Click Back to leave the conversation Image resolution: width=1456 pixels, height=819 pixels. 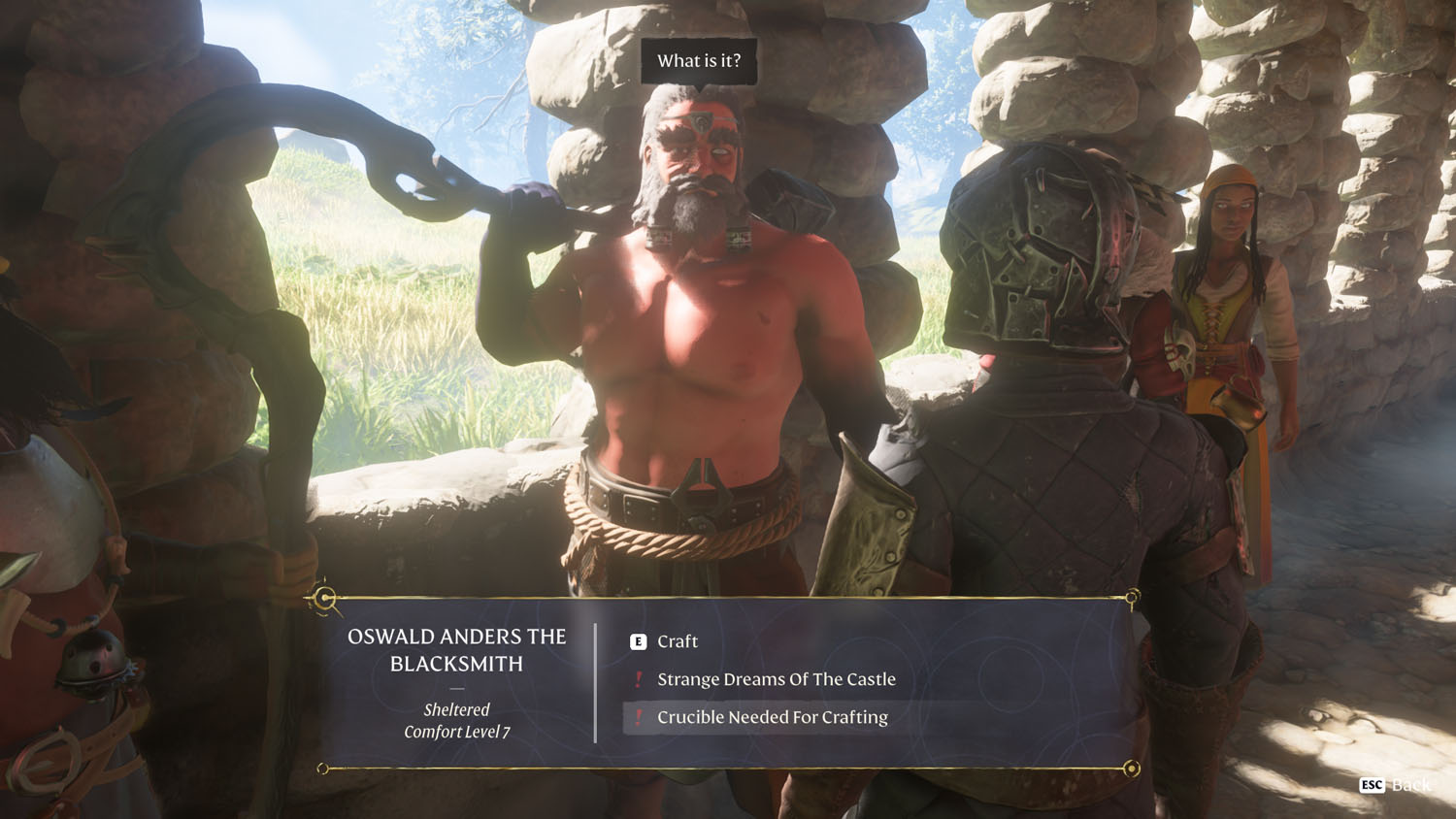(x=1412, y=783)
